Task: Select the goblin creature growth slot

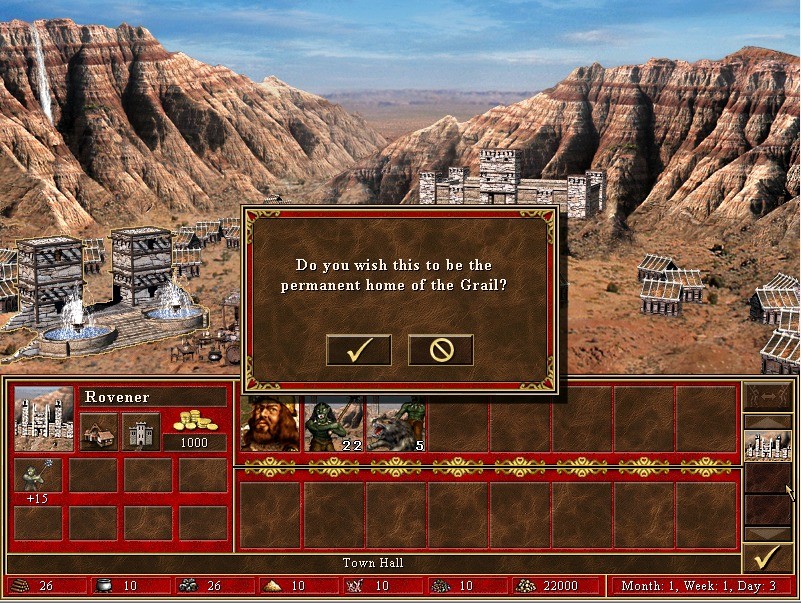Action: tap(38, 476)
